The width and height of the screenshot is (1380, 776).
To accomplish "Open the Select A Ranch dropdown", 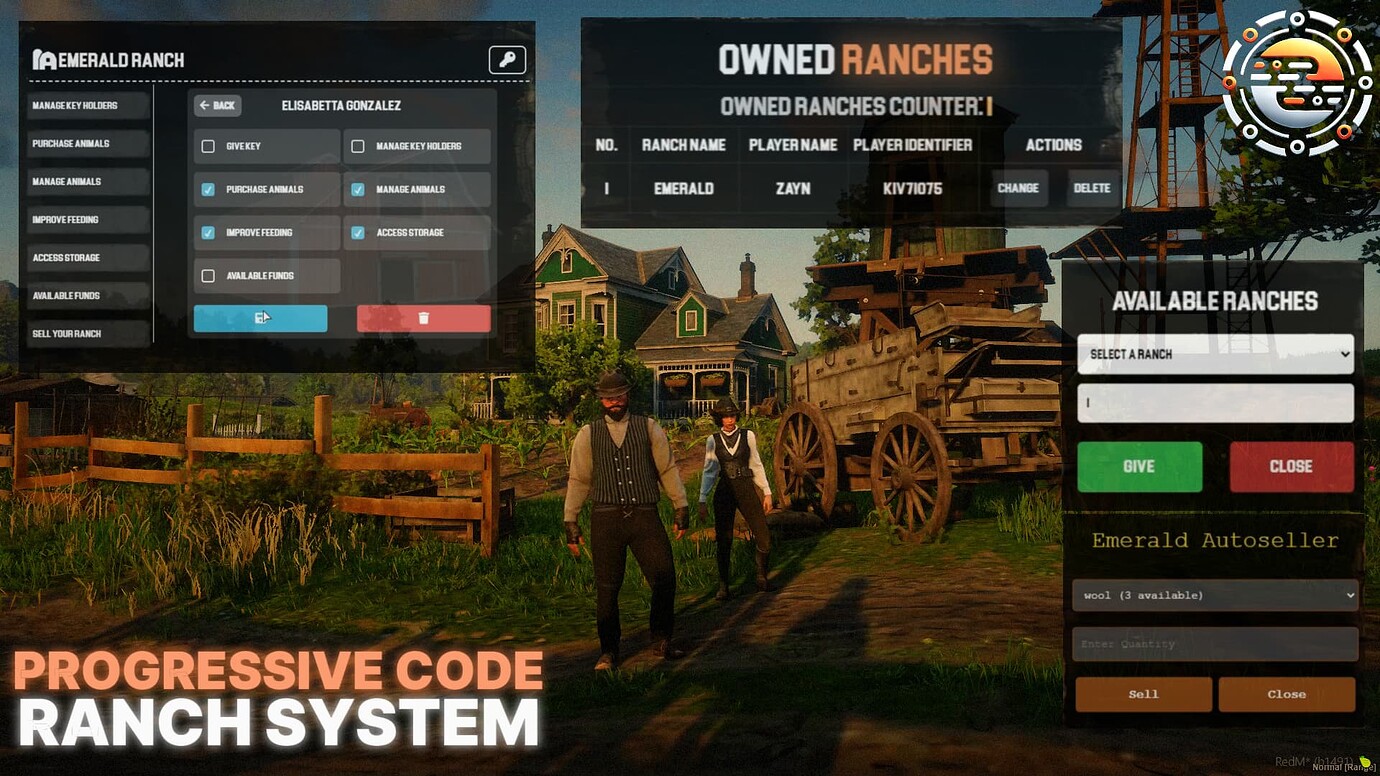I will click(x=1214, y=354).
